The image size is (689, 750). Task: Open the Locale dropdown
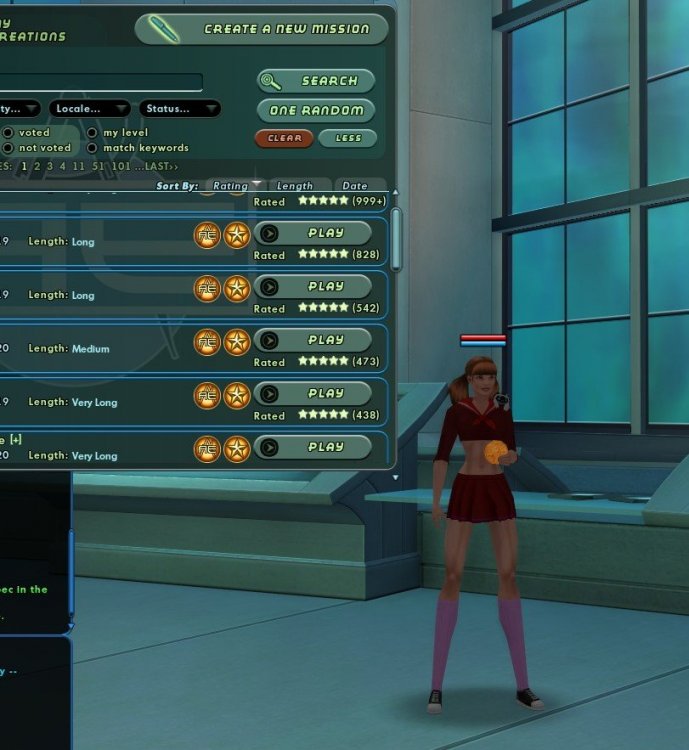(x=90, y=108)
